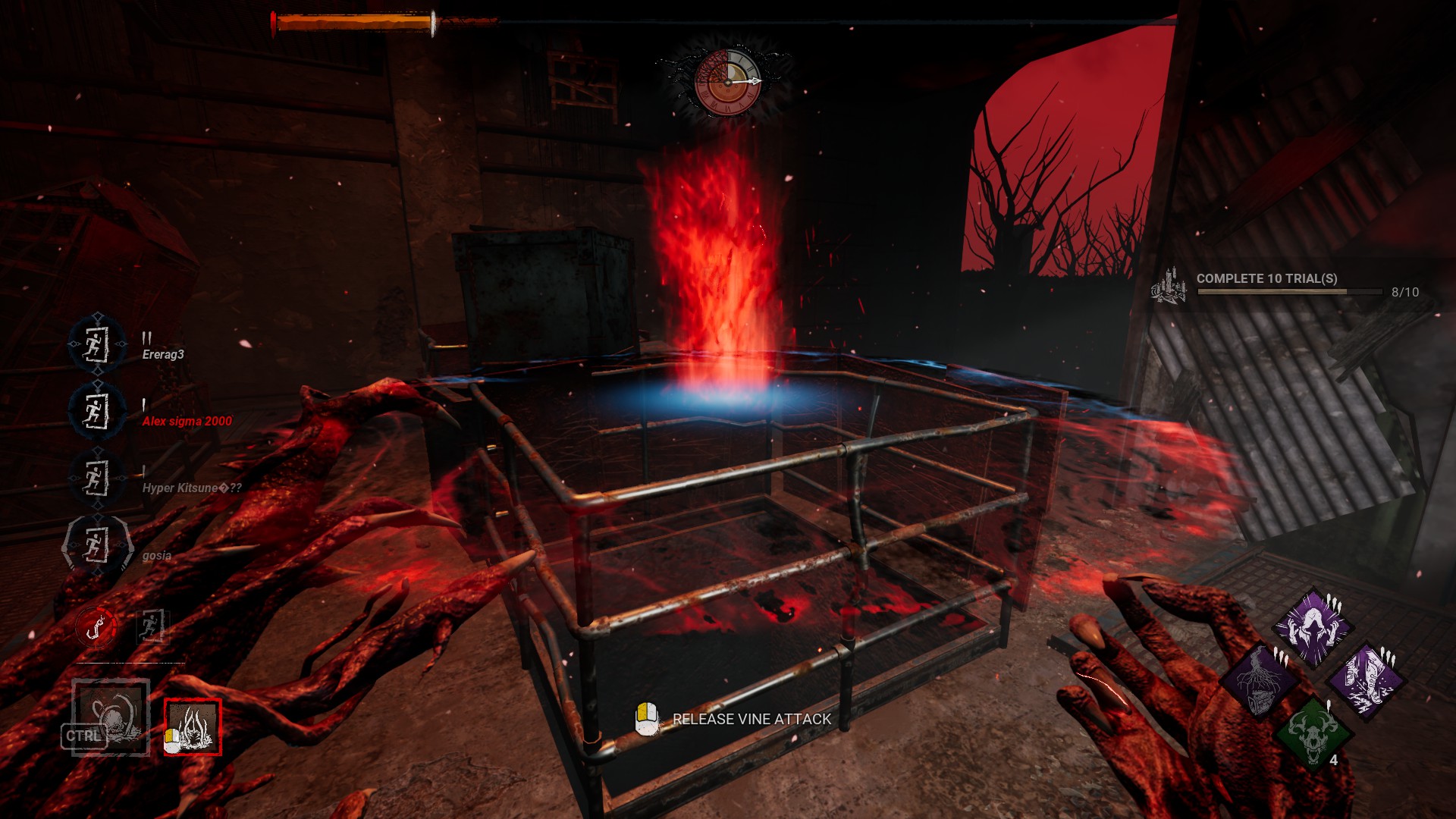Click the red hook counter icon
This screenshot has width=1456, height=819.
96,628
